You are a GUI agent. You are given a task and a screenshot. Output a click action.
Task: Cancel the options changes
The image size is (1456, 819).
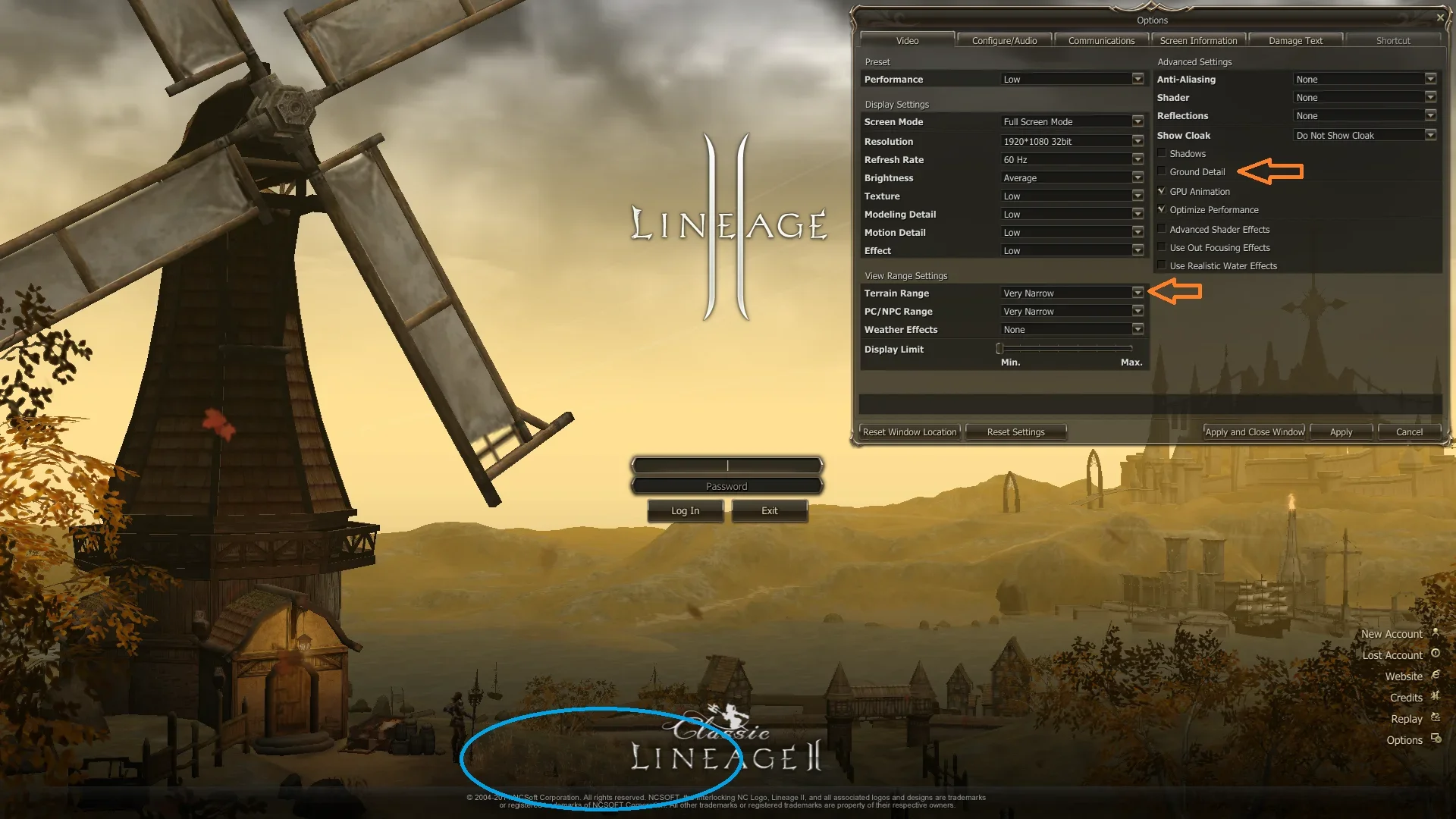click(x=1409, y=432)
